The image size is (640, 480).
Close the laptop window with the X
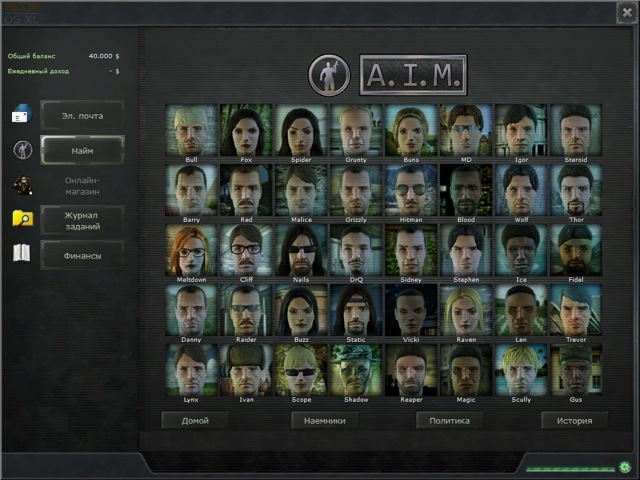625,11
